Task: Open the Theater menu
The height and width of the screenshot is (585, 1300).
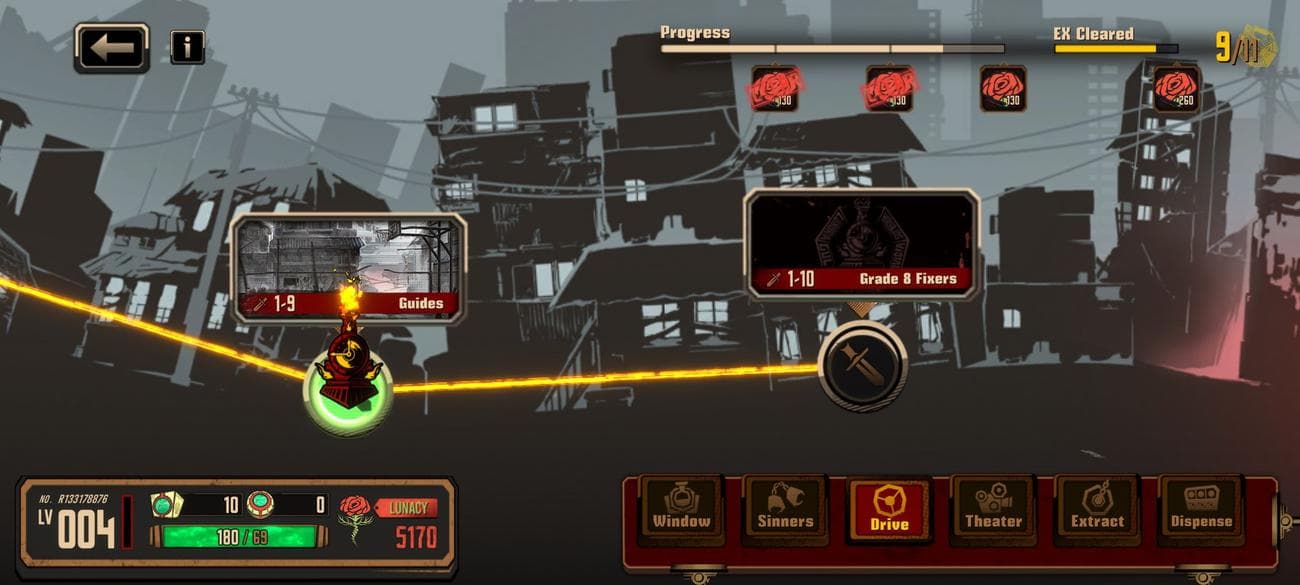Action: pyautogui.click(x=993, y=509)
